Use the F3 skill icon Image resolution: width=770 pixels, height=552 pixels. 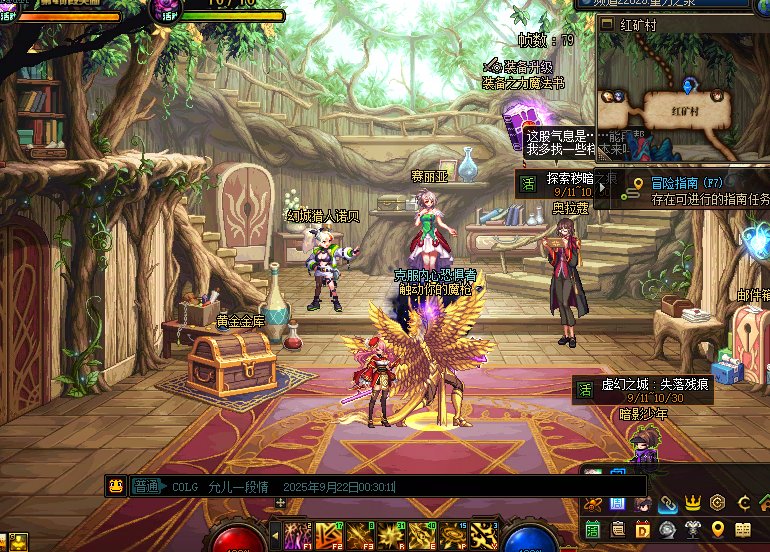pos(358,536)
